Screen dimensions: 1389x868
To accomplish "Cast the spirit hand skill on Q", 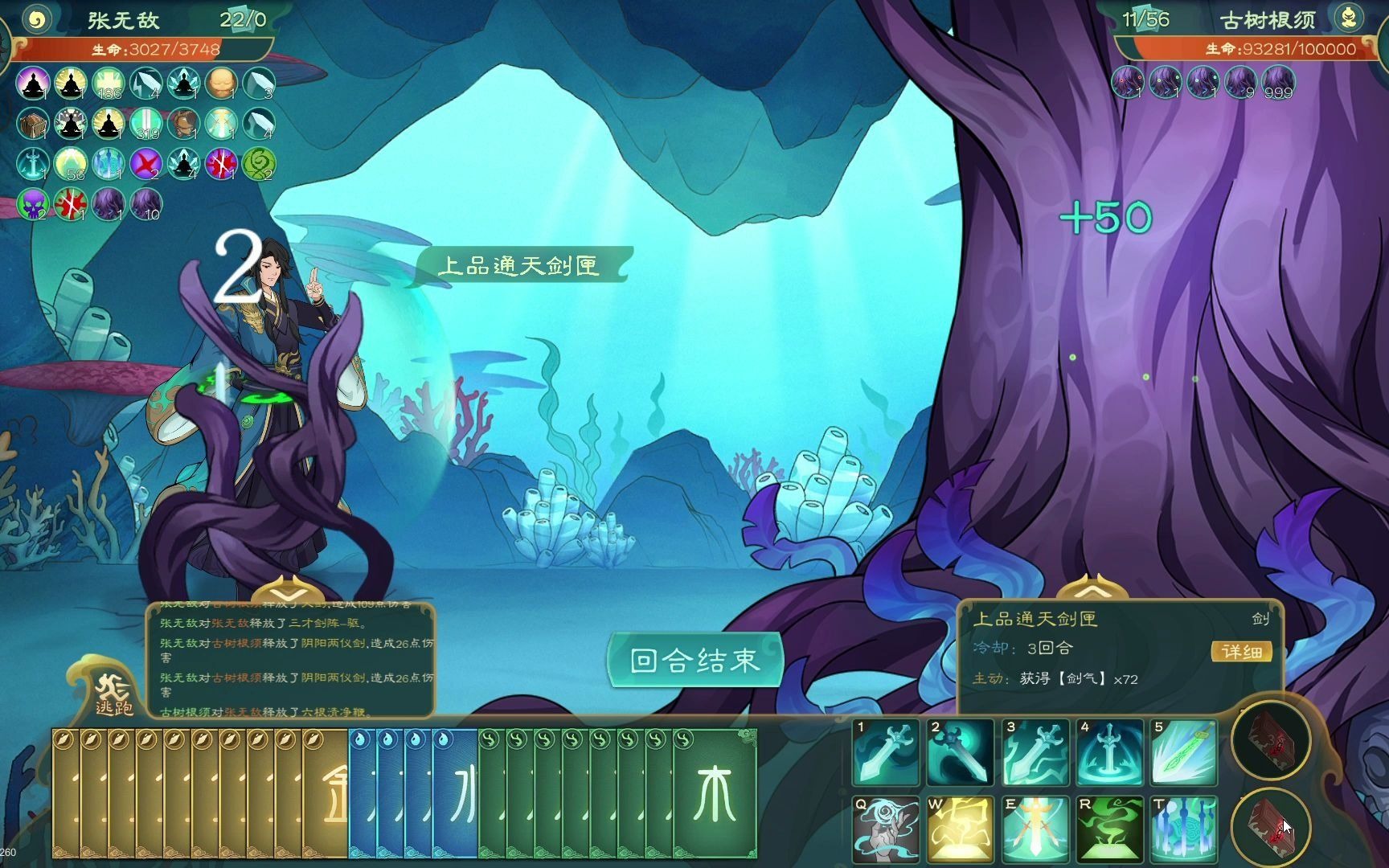I will [886, 828].
